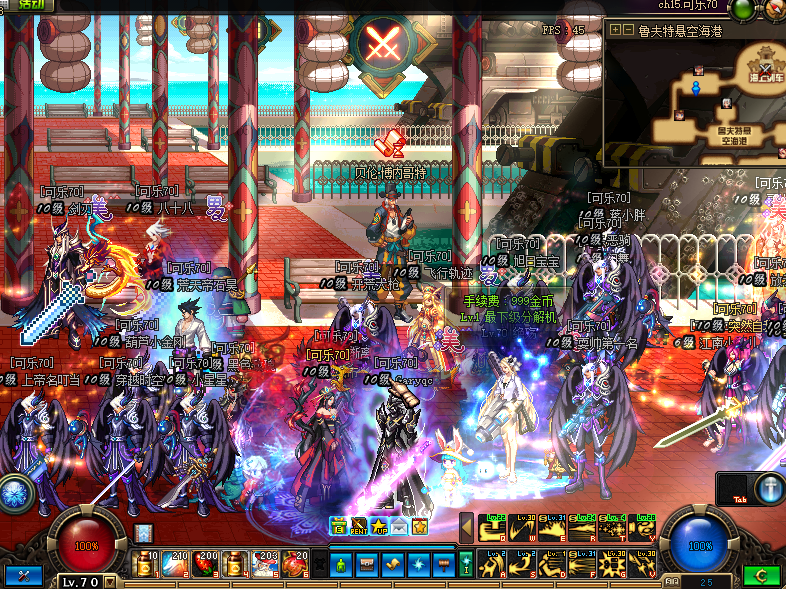Open the mail envelope icon
786x589 pixels.
pos(399,525)
